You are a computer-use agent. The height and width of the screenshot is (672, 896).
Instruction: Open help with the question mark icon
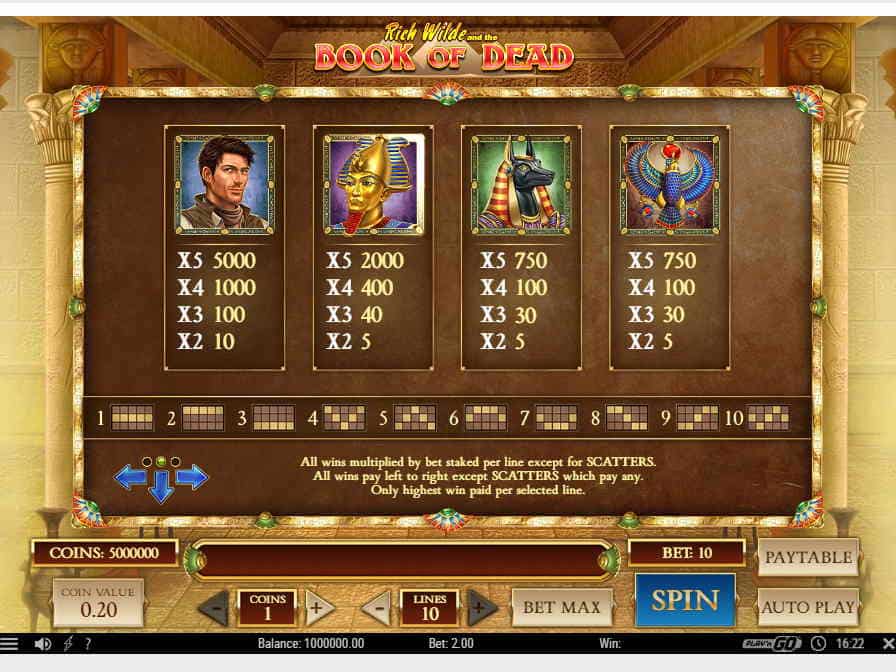pyautogui.click(x=88, y=643)
